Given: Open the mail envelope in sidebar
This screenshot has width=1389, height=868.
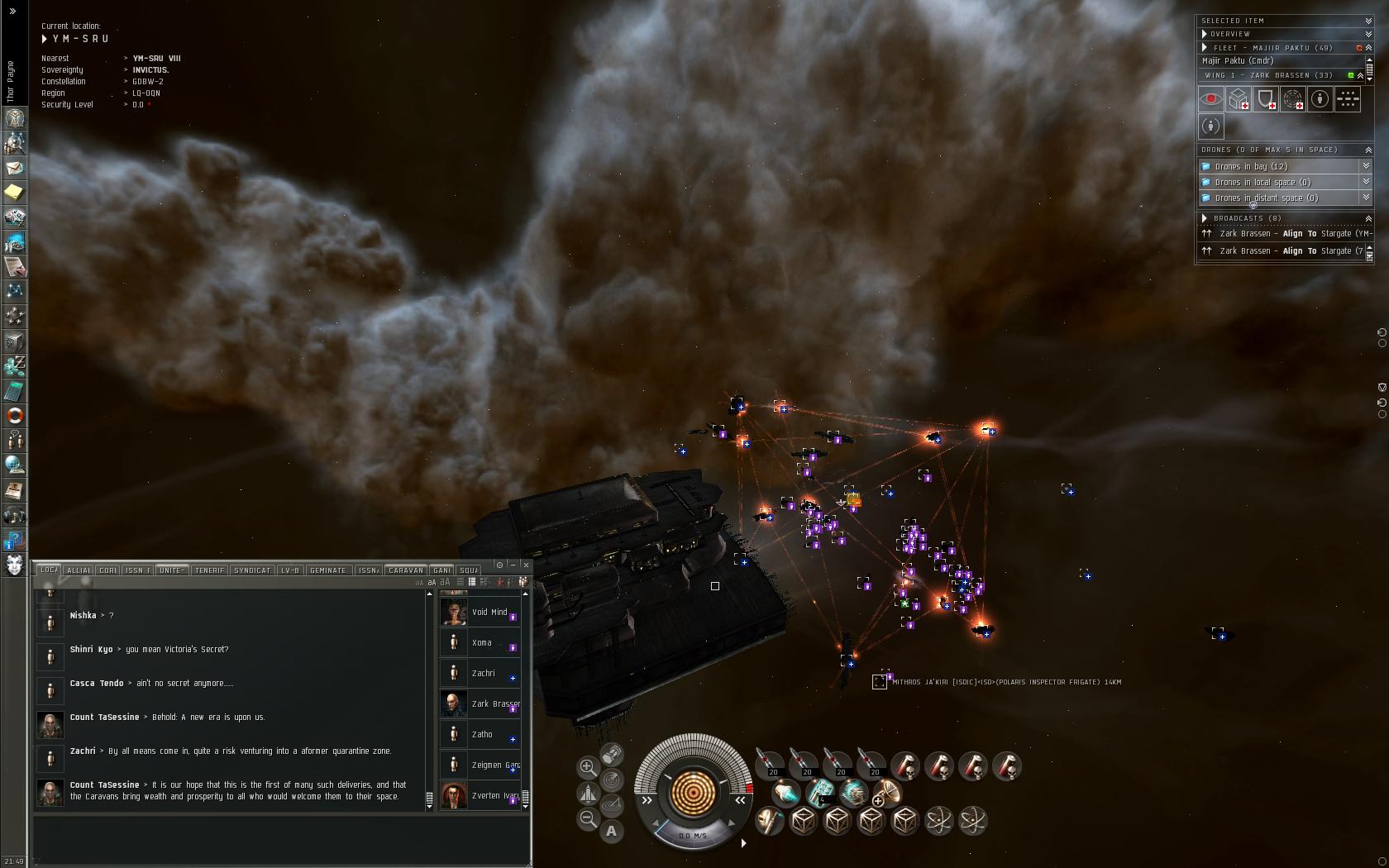Looking at the screenshot, I should (14, 168).
